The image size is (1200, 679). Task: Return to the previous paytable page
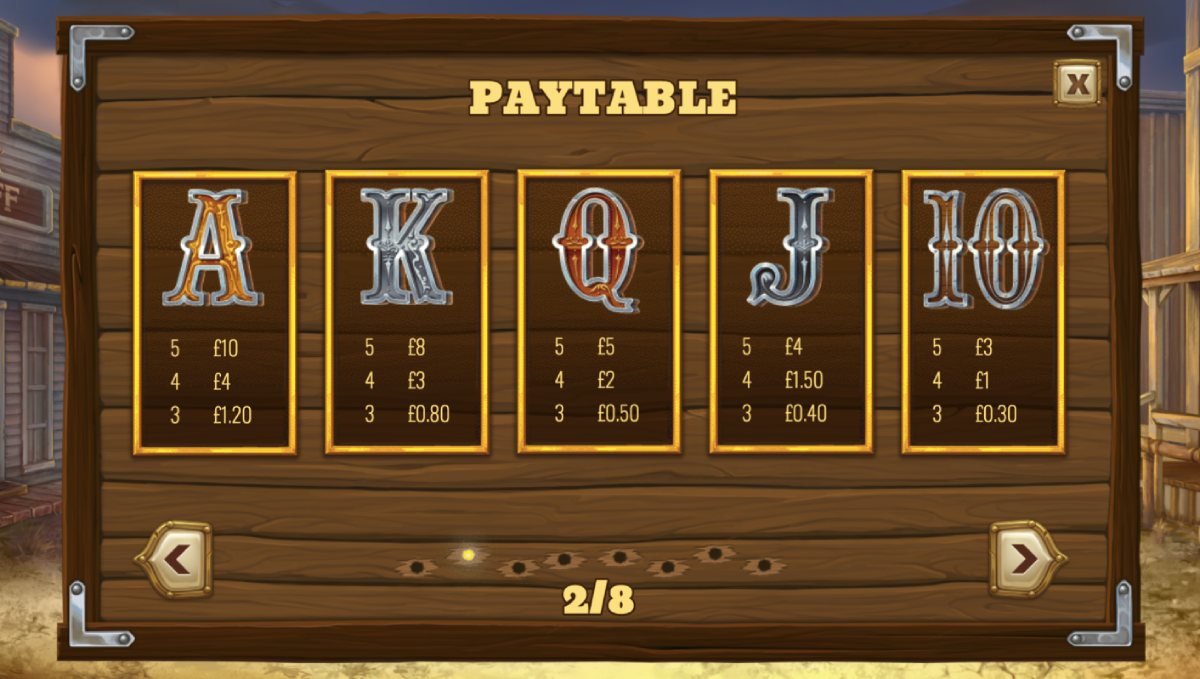(x=175, y=559)
